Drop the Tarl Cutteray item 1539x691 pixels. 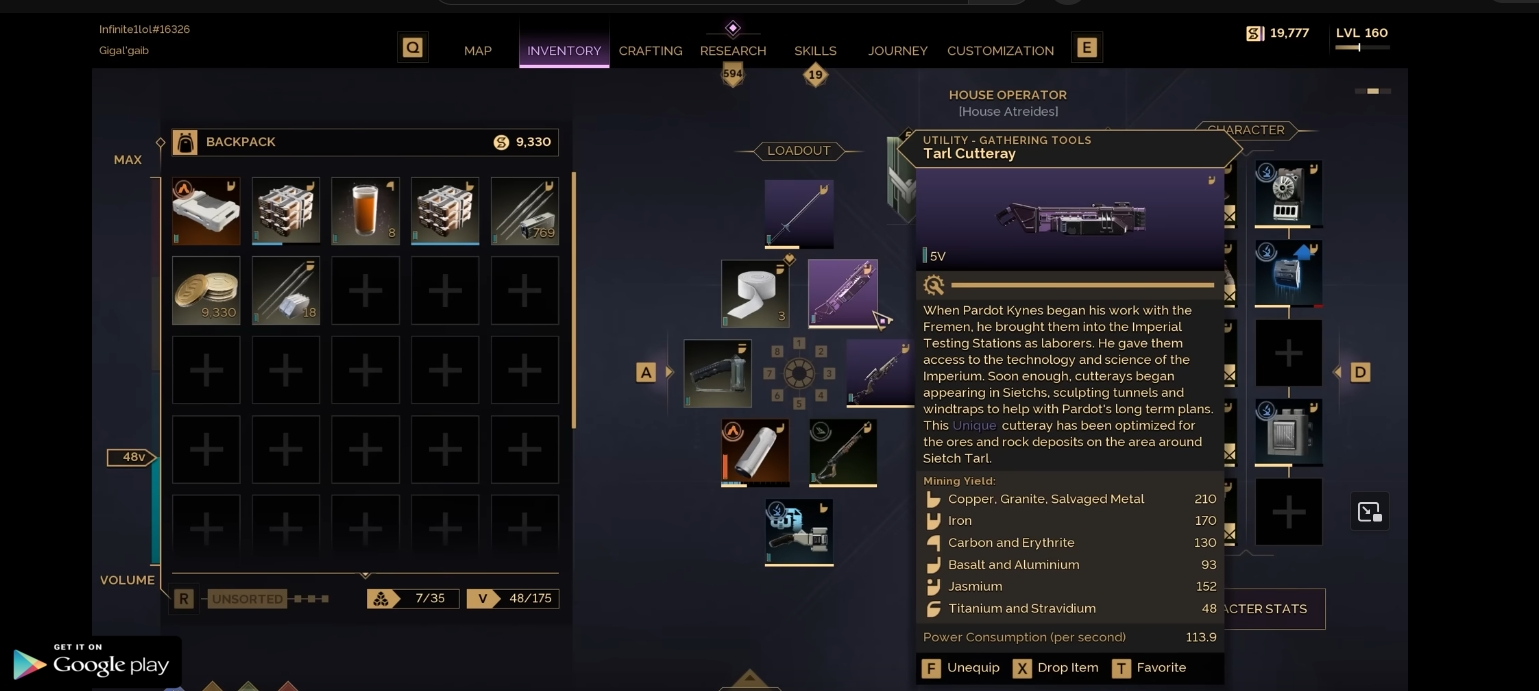(x=1056, y=667)
